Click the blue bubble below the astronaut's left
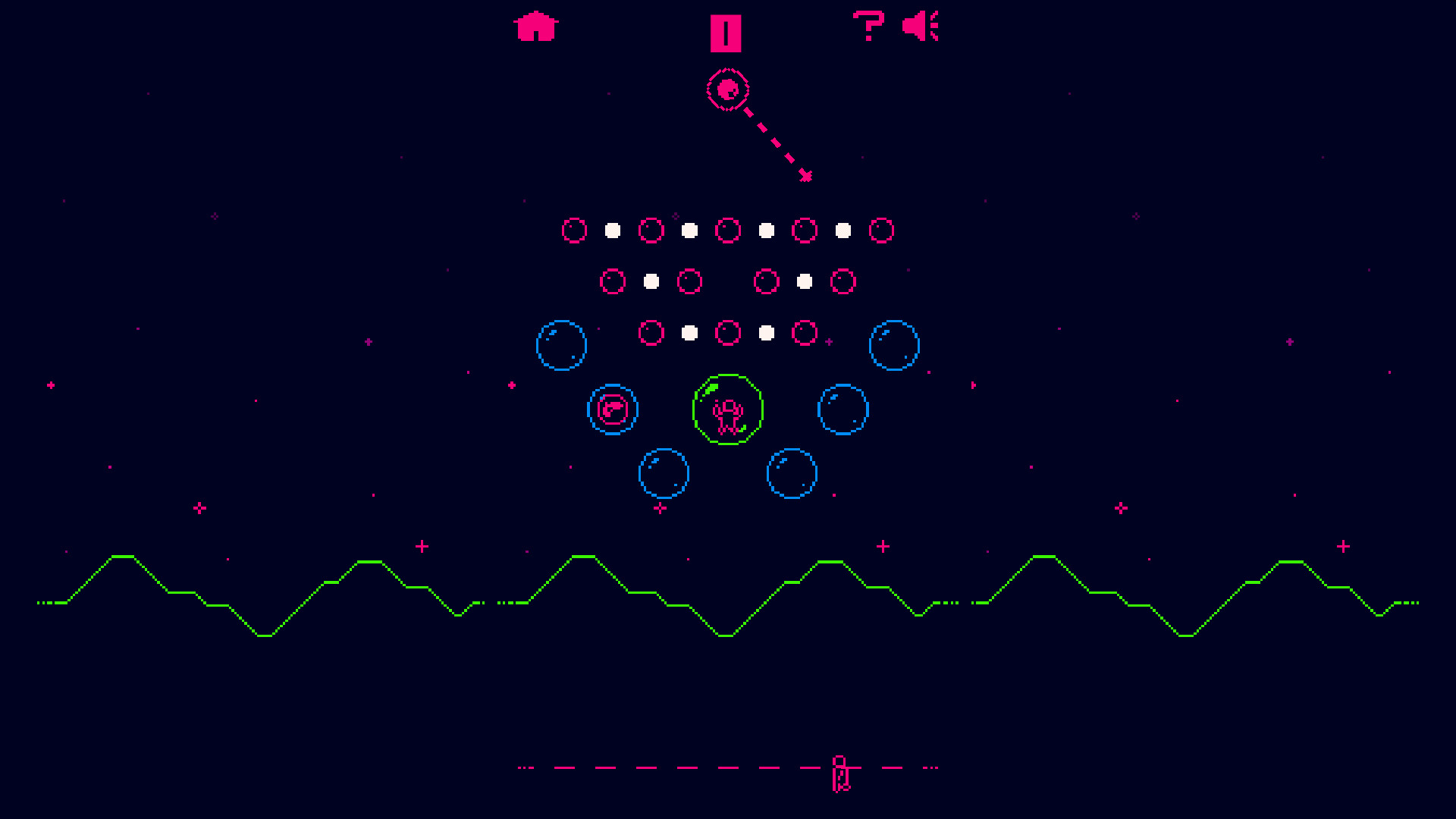 tap(664, 472)
